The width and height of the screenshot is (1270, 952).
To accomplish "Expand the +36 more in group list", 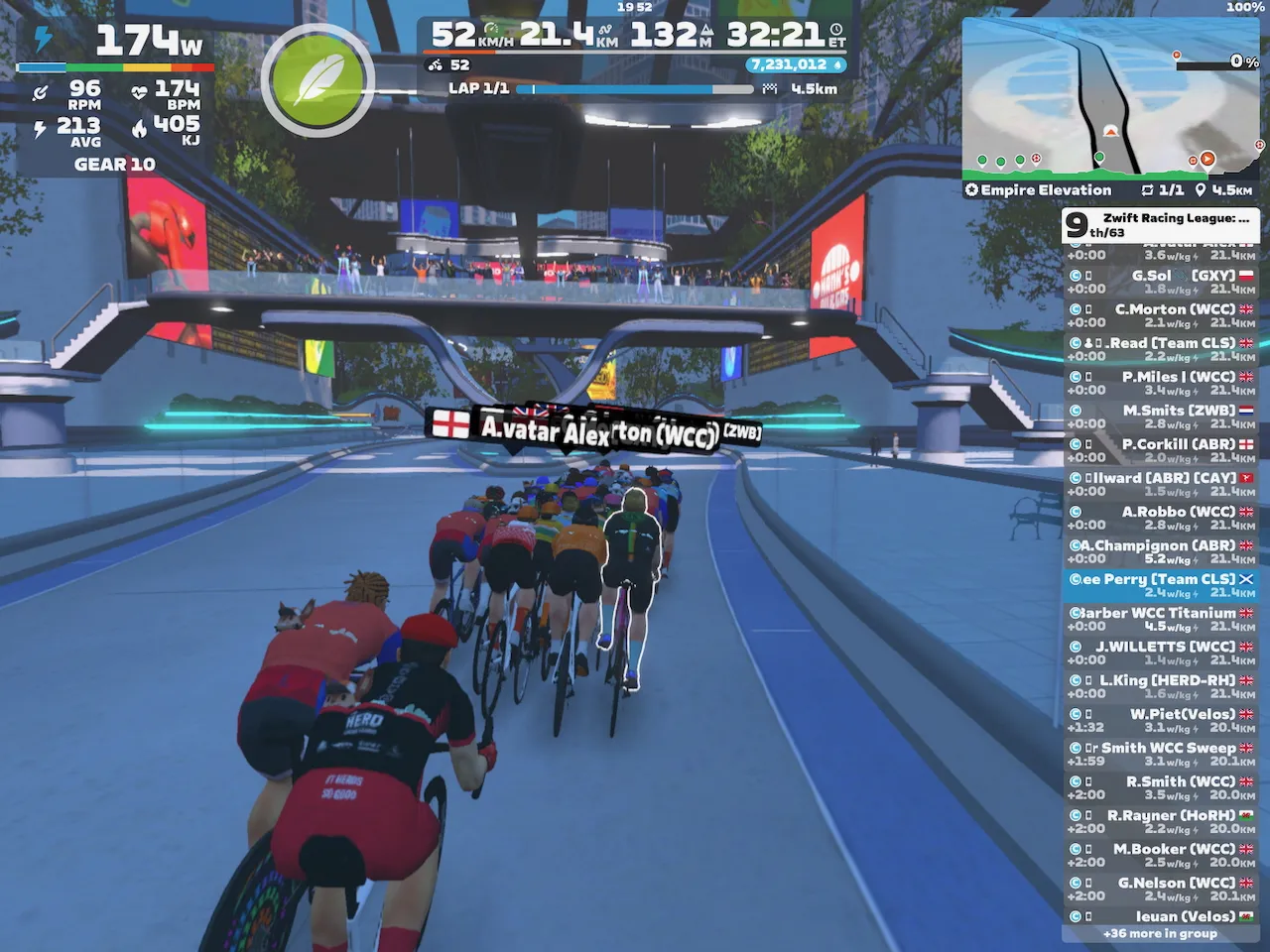I will click(1161, 933).
